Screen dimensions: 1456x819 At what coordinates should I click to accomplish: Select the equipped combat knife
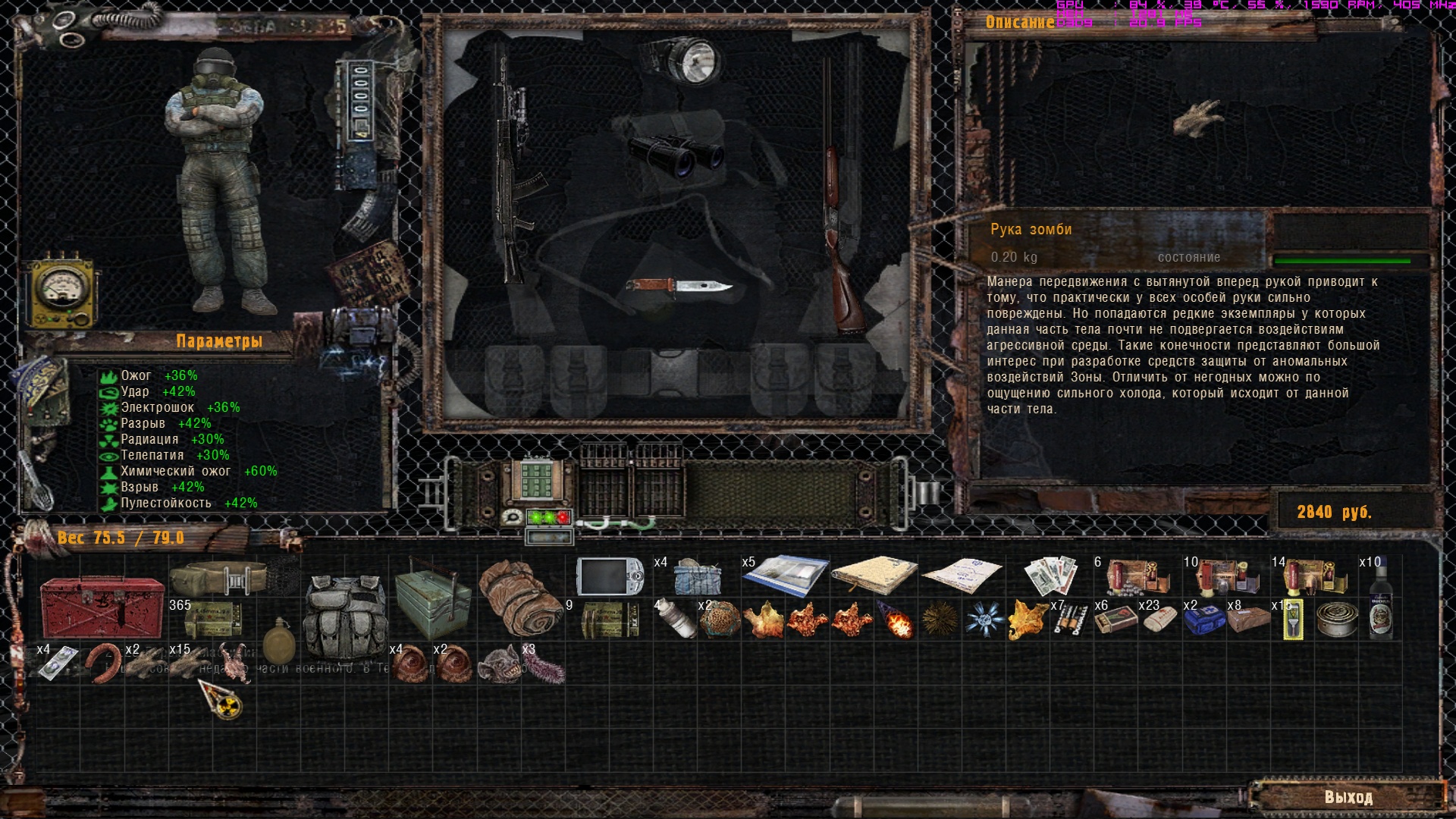click(677, 287)
